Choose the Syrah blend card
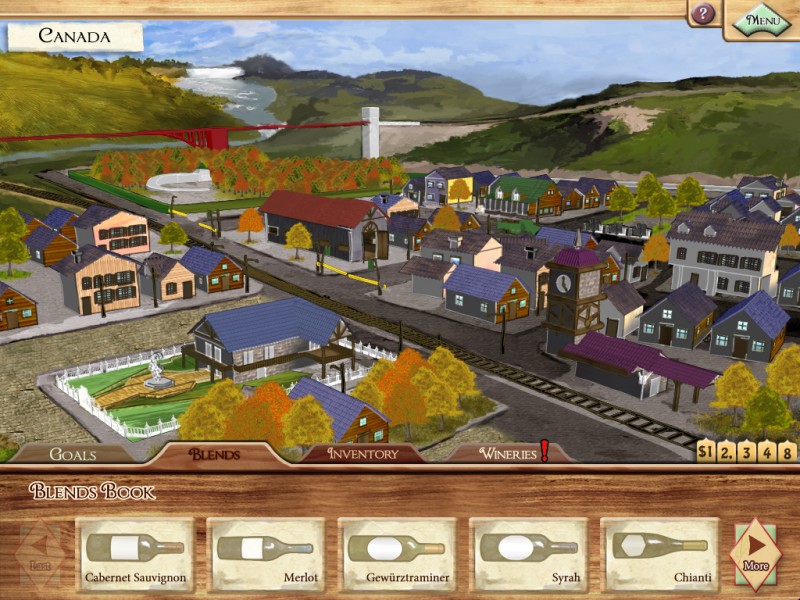800x600 pixels. point(529,554)
